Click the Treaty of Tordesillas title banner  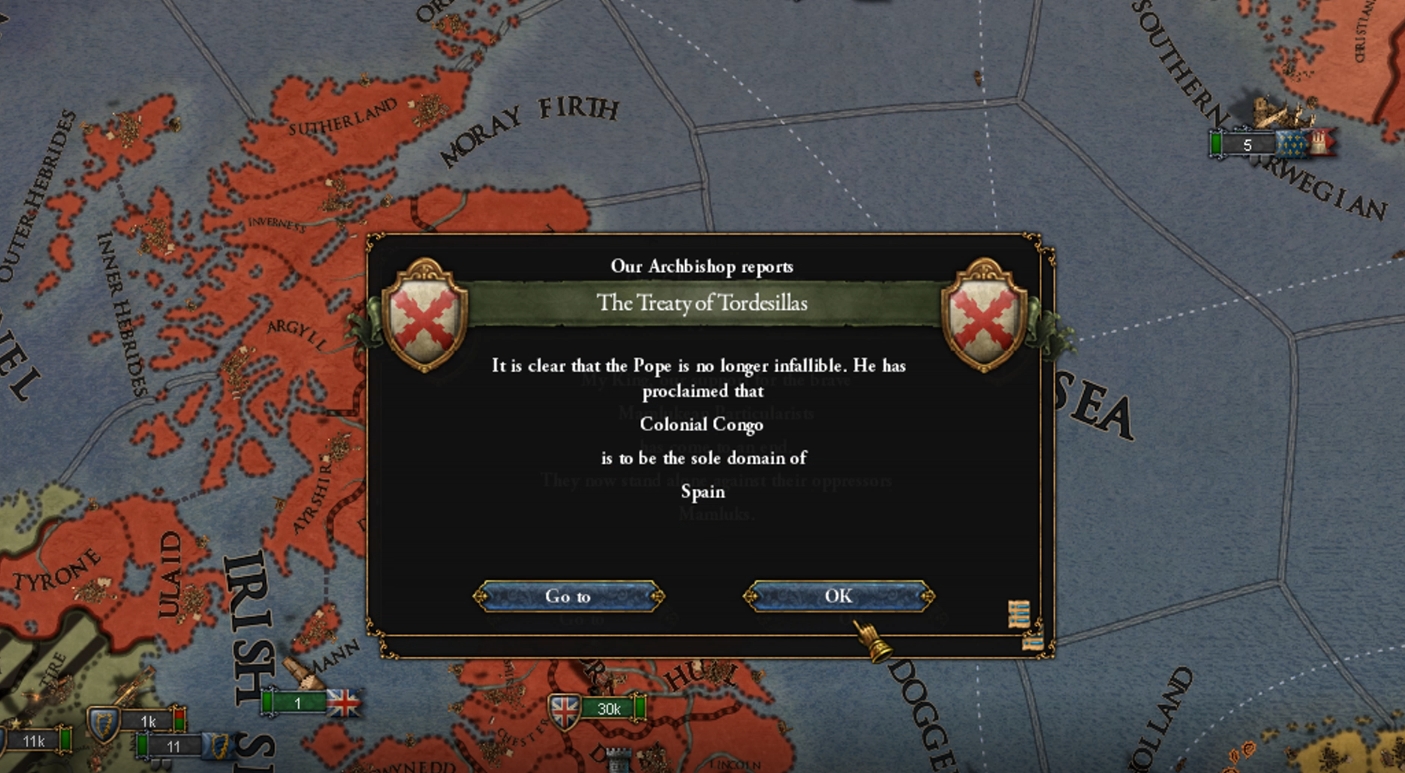point(703,303)
